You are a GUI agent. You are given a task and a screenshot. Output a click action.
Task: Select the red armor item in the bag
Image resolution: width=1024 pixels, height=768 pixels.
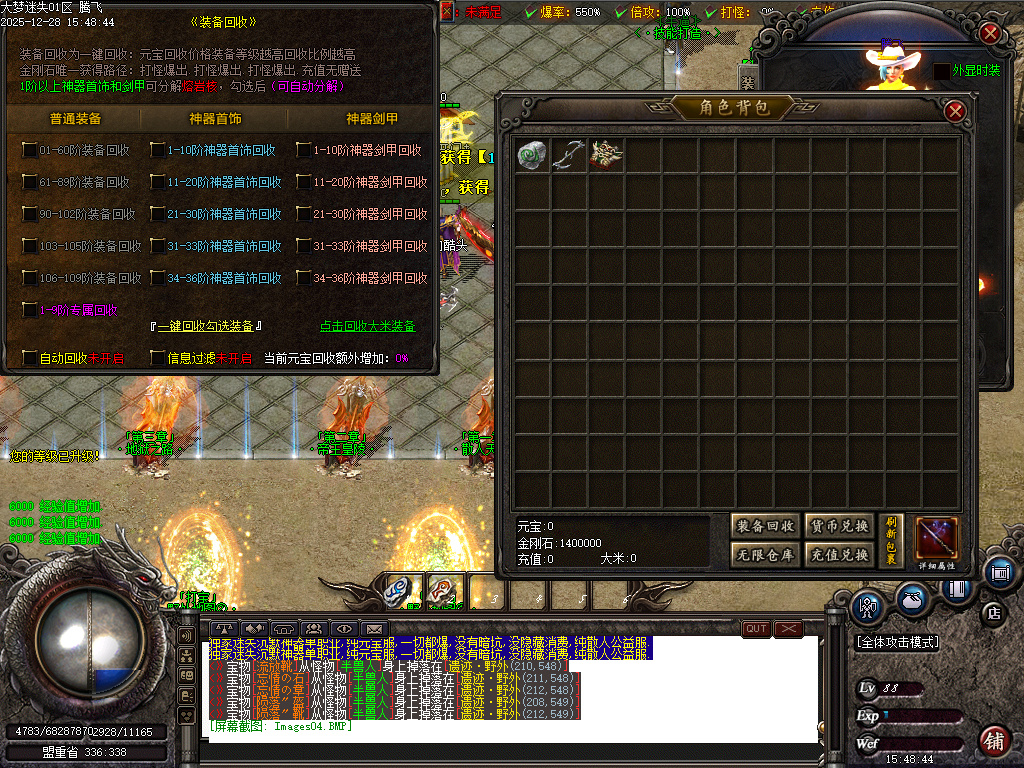pyautogui.click(x=606, y=155)
